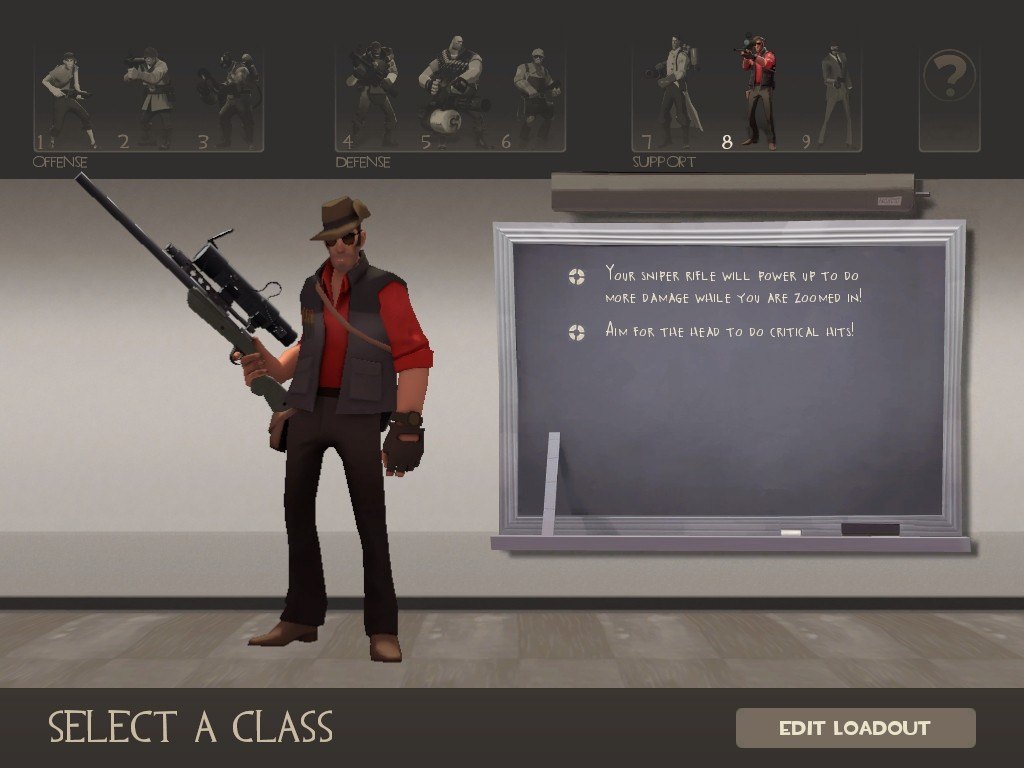Select the Demoman class portrait
Viewport: 1024px width, 768px height.
pyautogui.click(x=372, y=98)
